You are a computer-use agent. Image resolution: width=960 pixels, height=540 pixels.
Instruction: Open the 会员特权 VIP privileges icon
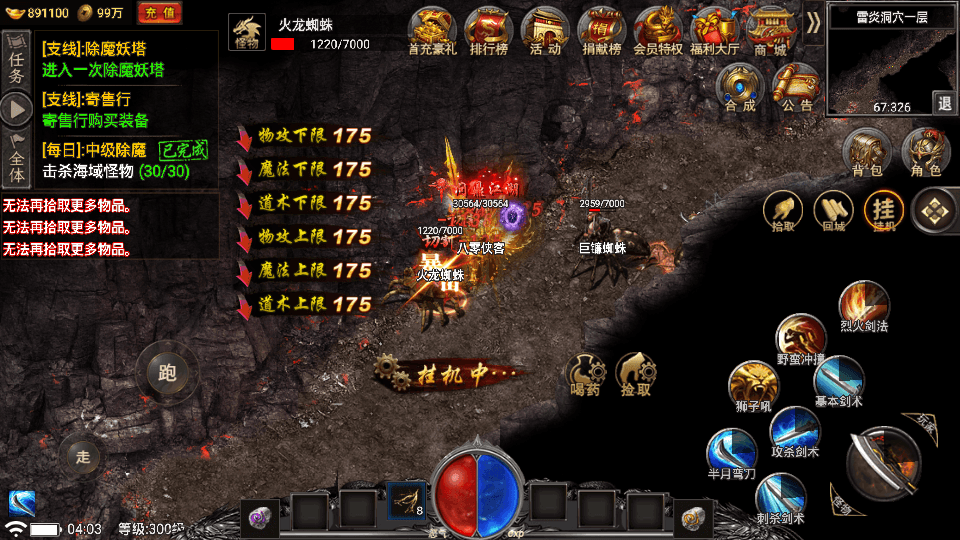click(657, 30)
